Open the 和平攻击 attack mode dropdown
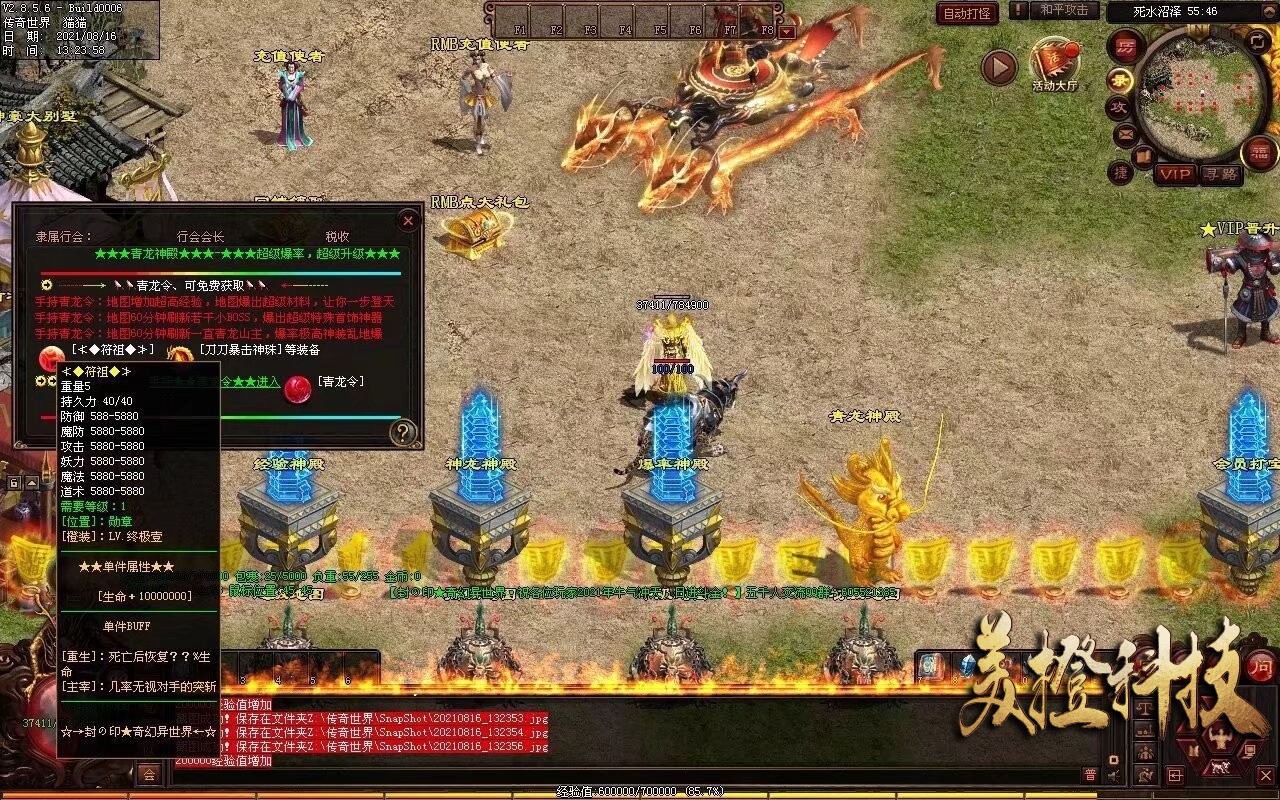 pyautogui.click(x=1063, y=11)
